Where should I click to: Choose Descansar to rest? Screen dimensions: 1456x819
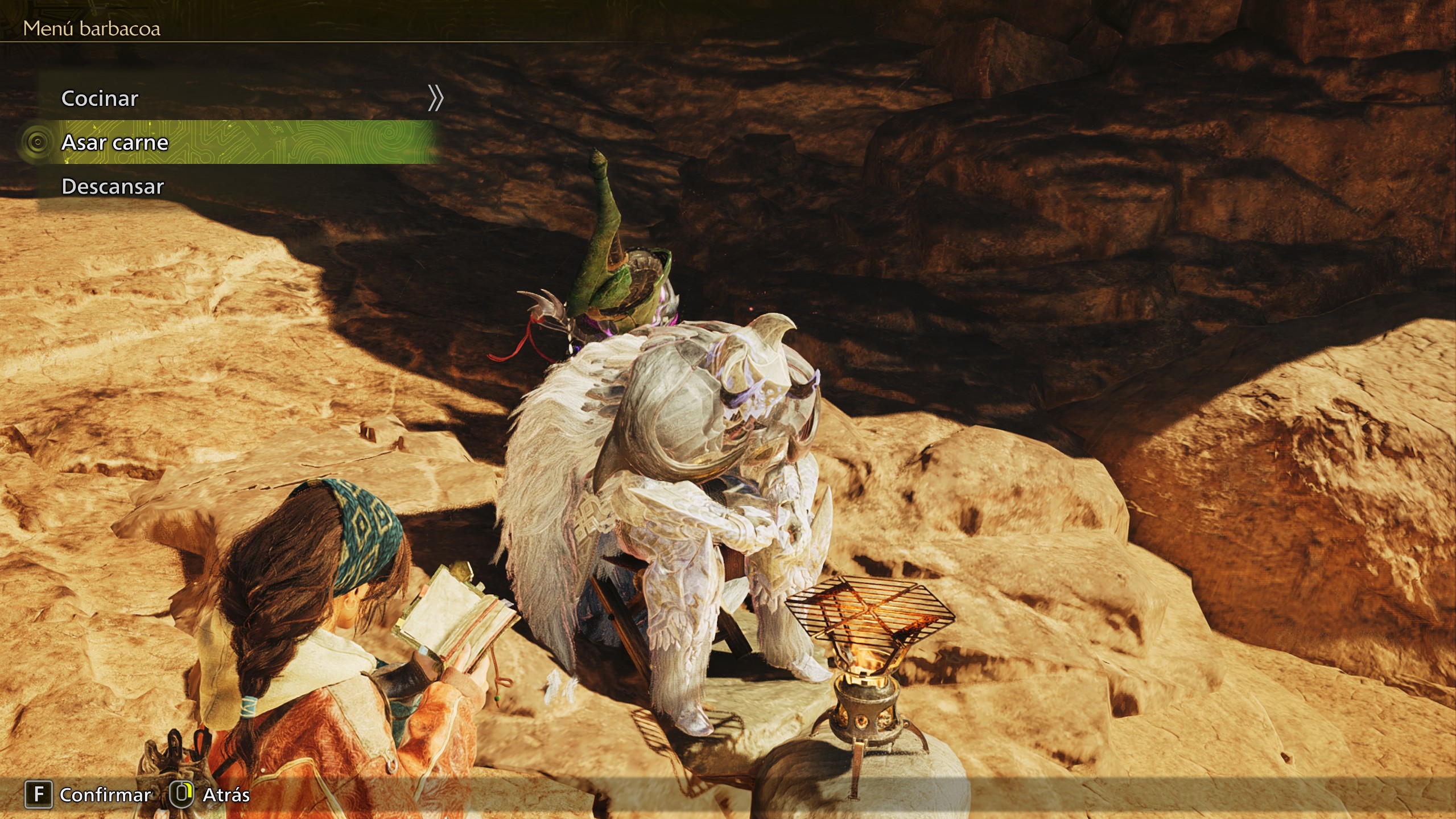click(113, 187)
